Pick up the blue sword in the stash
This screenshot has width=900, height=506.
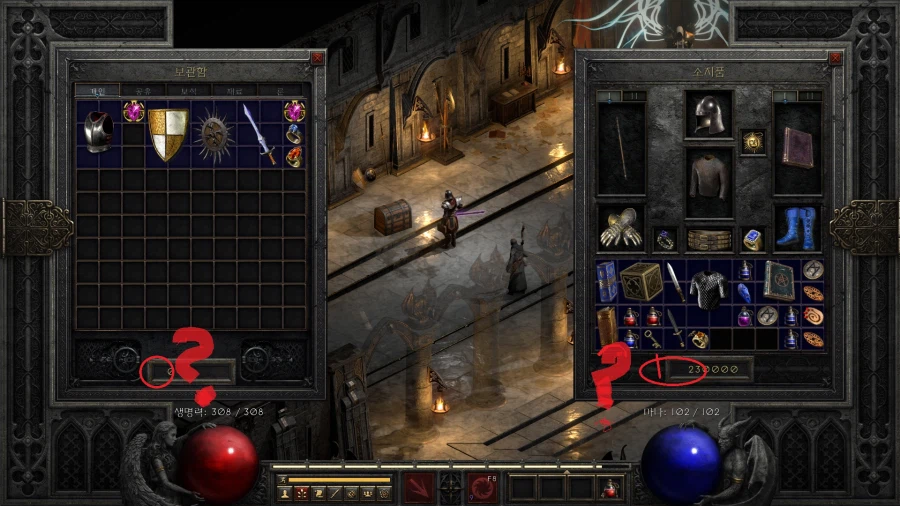tap(258, 133)
